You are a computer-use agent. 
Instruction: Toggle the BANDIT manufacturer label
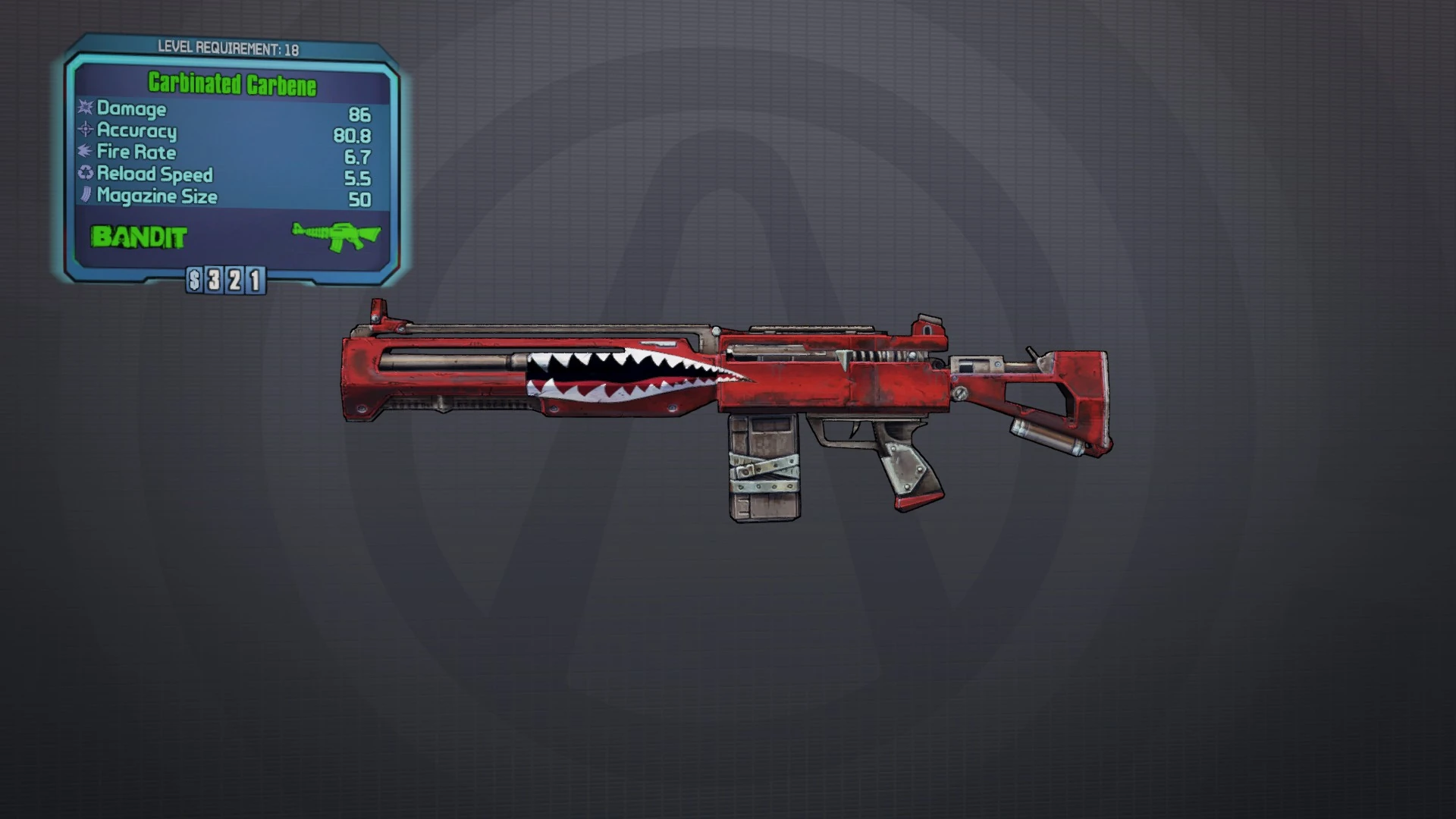(x=136, y=237)
